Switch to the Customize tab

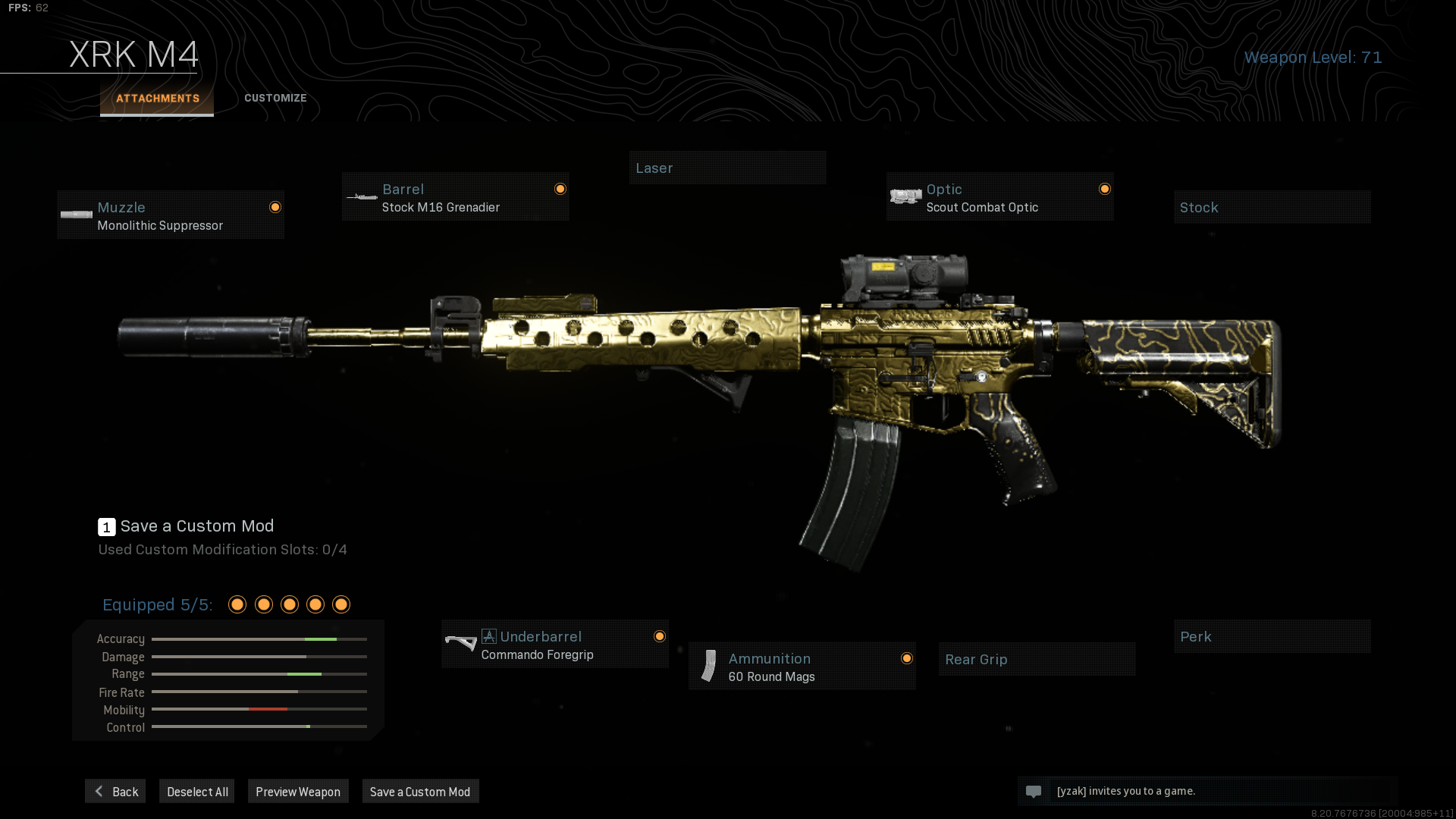pyautogui.click(x=275, y=98)
